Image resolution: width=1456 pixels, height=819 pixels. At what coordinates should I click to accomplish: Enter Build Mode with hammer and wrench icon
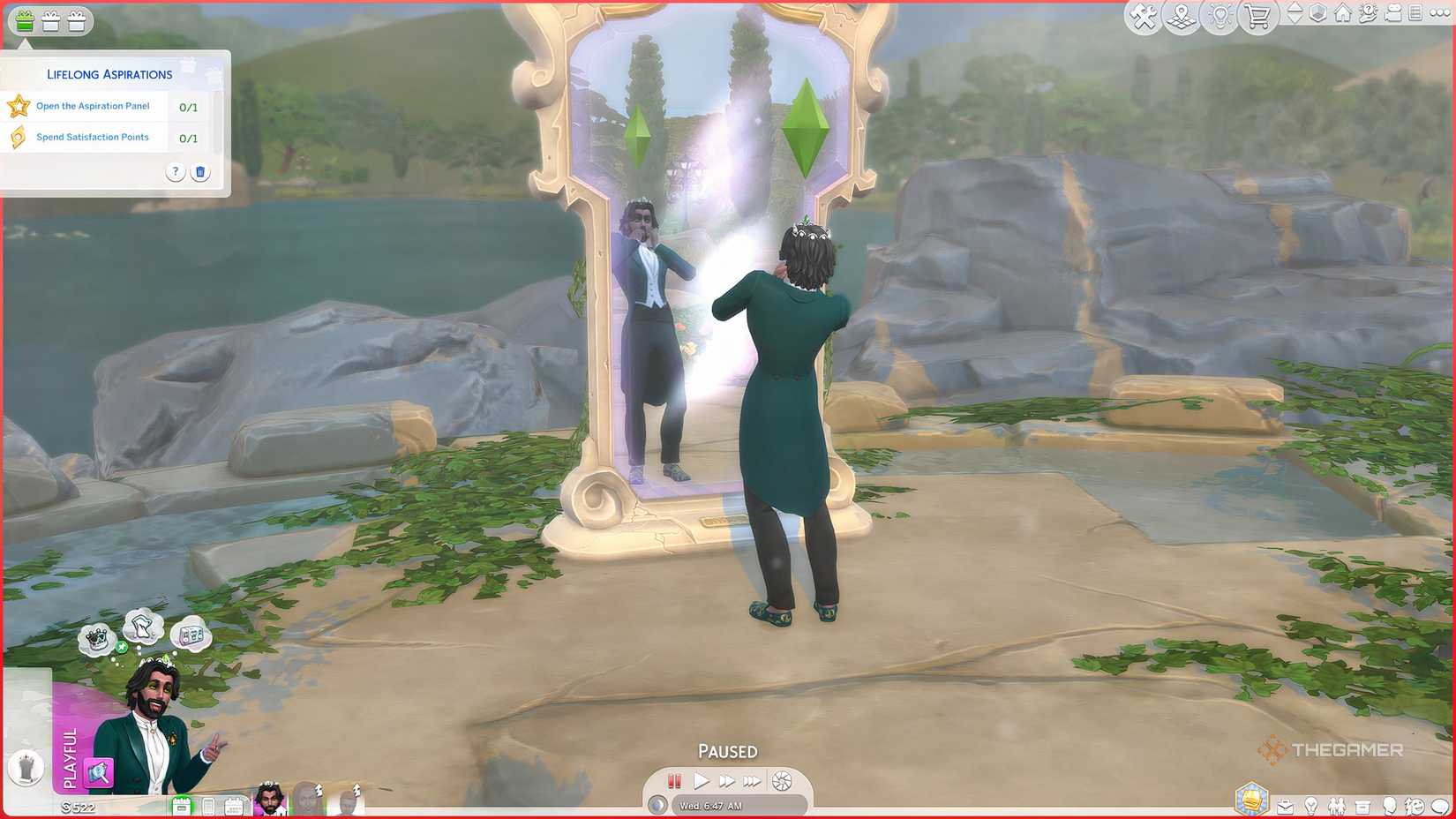pos(1144,17)
